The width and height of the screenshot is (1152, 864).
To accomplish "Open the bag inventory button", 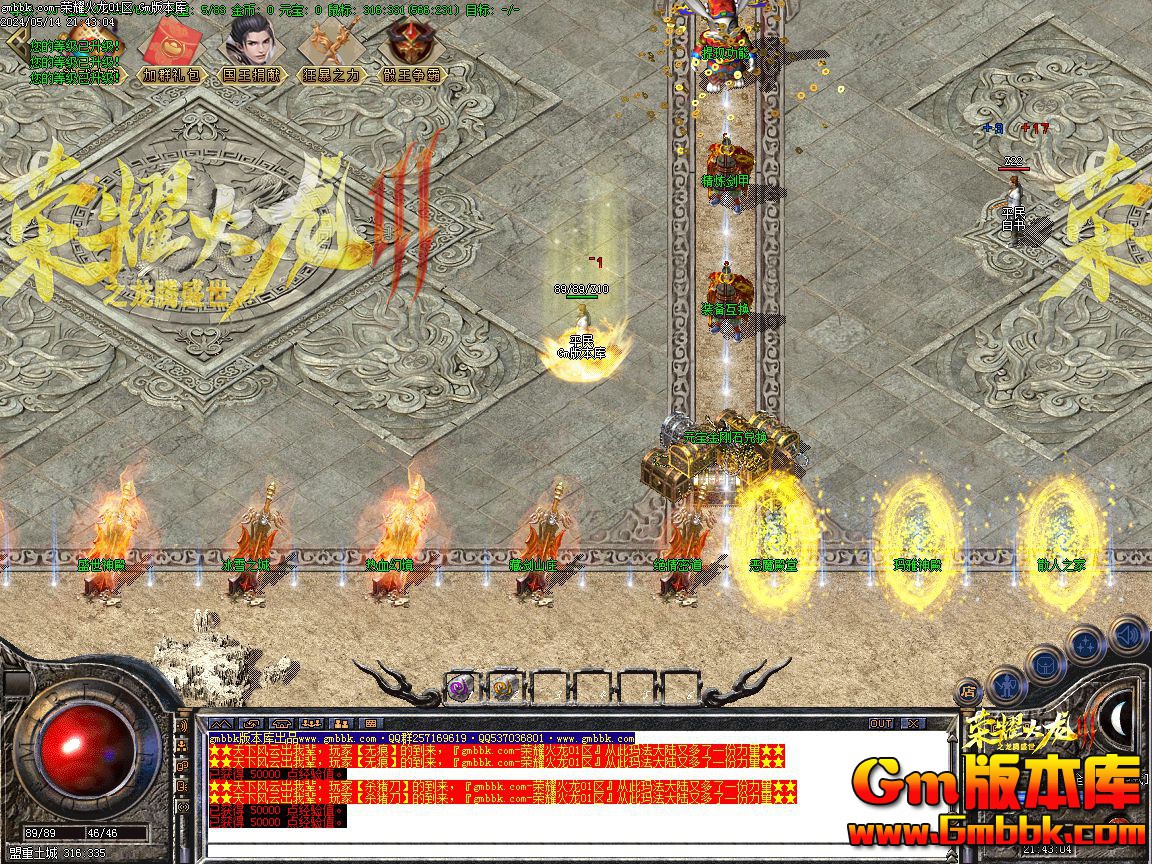I will (x=1045, y=663).
